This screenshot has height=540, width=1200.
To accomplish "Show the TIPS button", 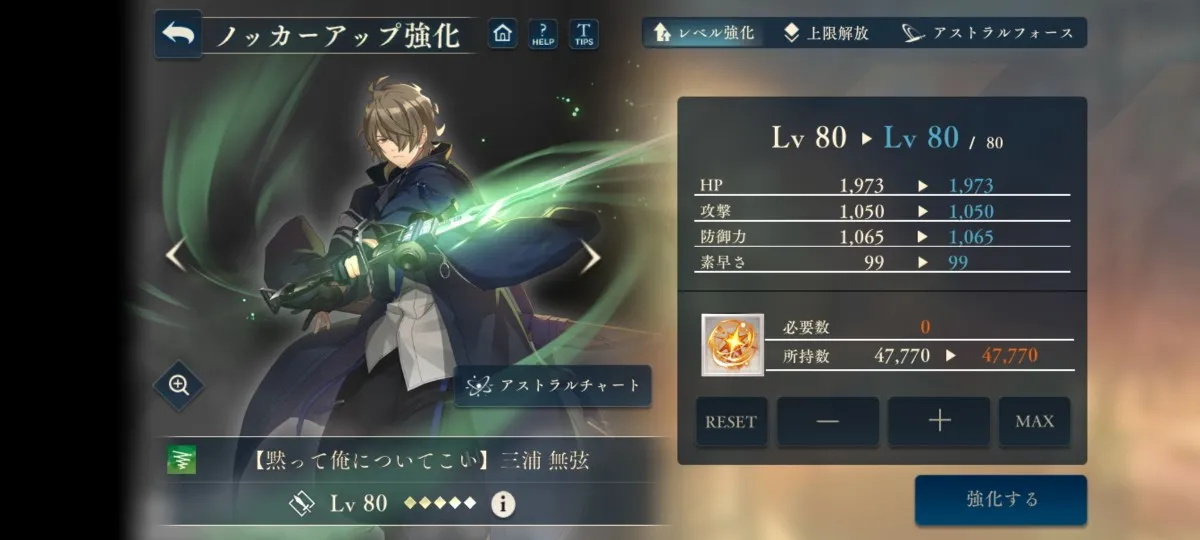I will [584, 34].
